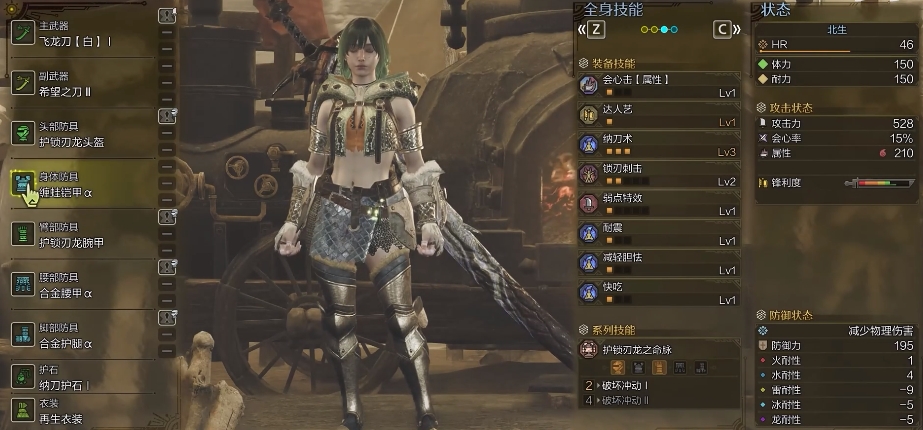Select the 弱点特效 skill row
The height and width of the screenshot is (430, 923).
click(x=660, y=204)
